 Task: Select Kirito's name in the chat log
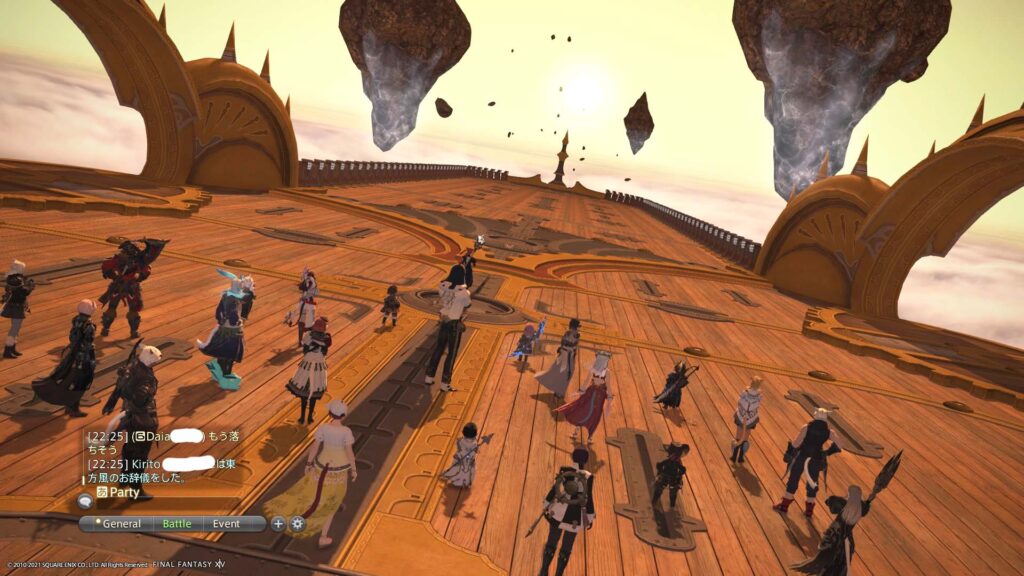point(145,464)
